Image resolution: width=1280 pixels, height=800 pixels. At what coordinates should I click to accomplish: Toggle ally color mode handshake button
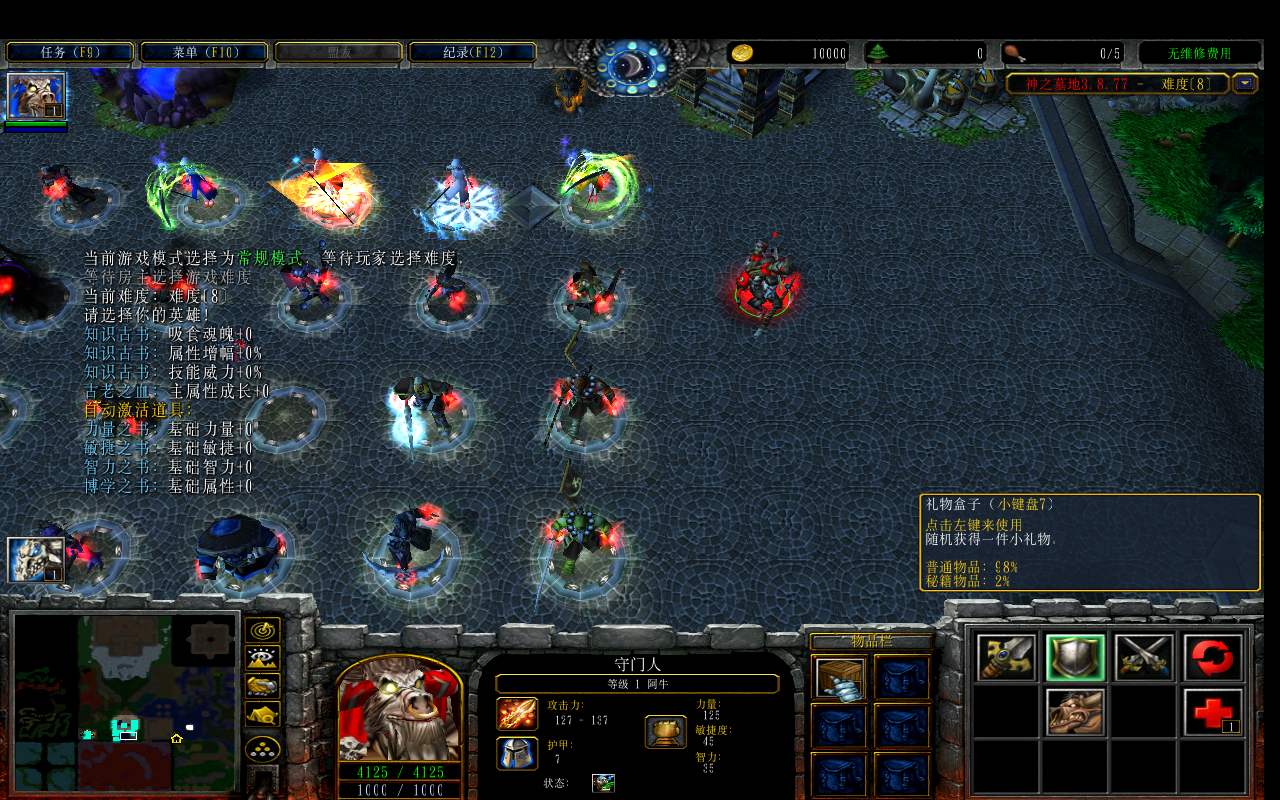pyautogui.click(x=262, y=686)
